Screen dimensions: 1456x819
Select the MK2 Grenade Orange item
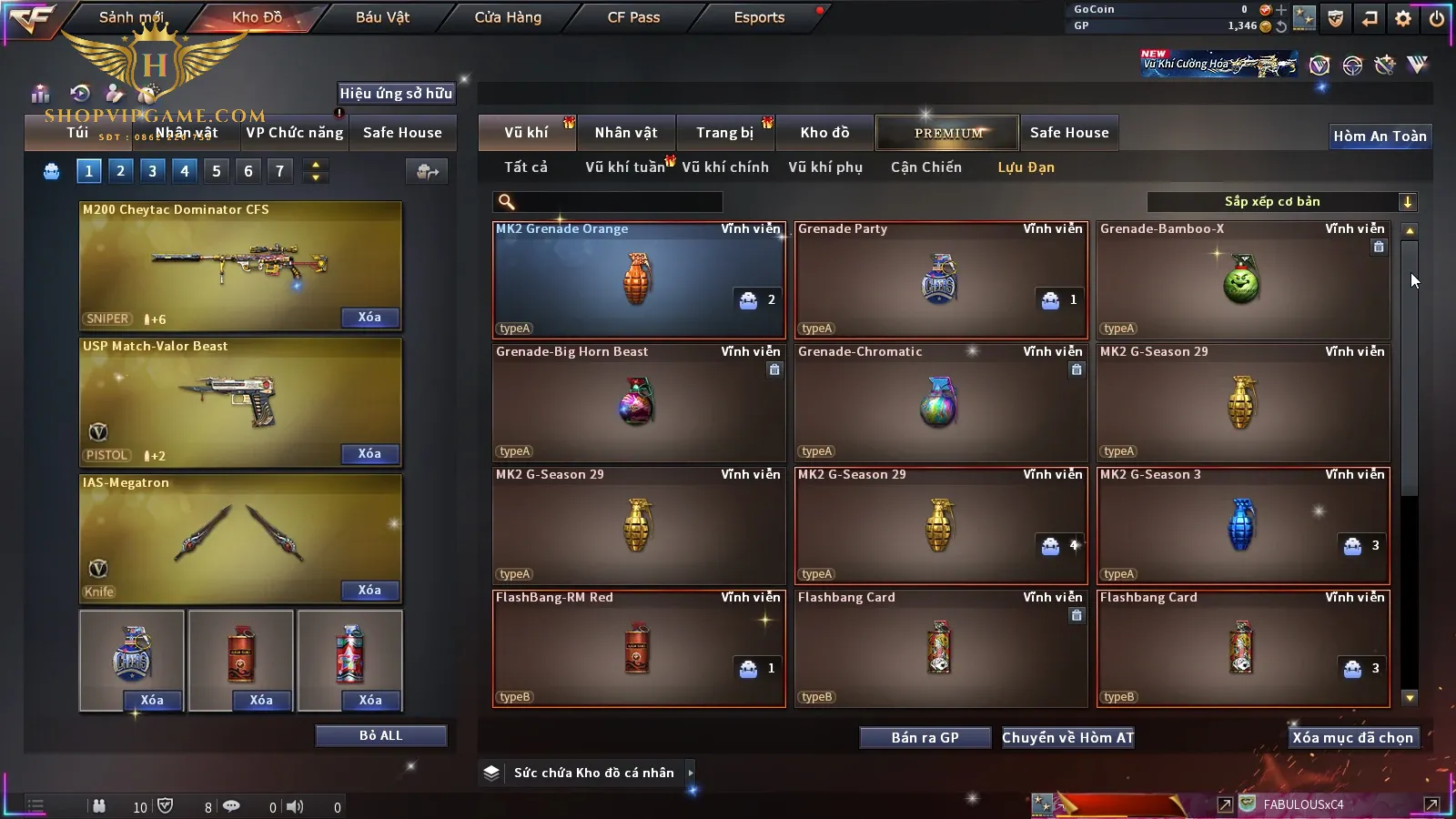click(638, 280)
